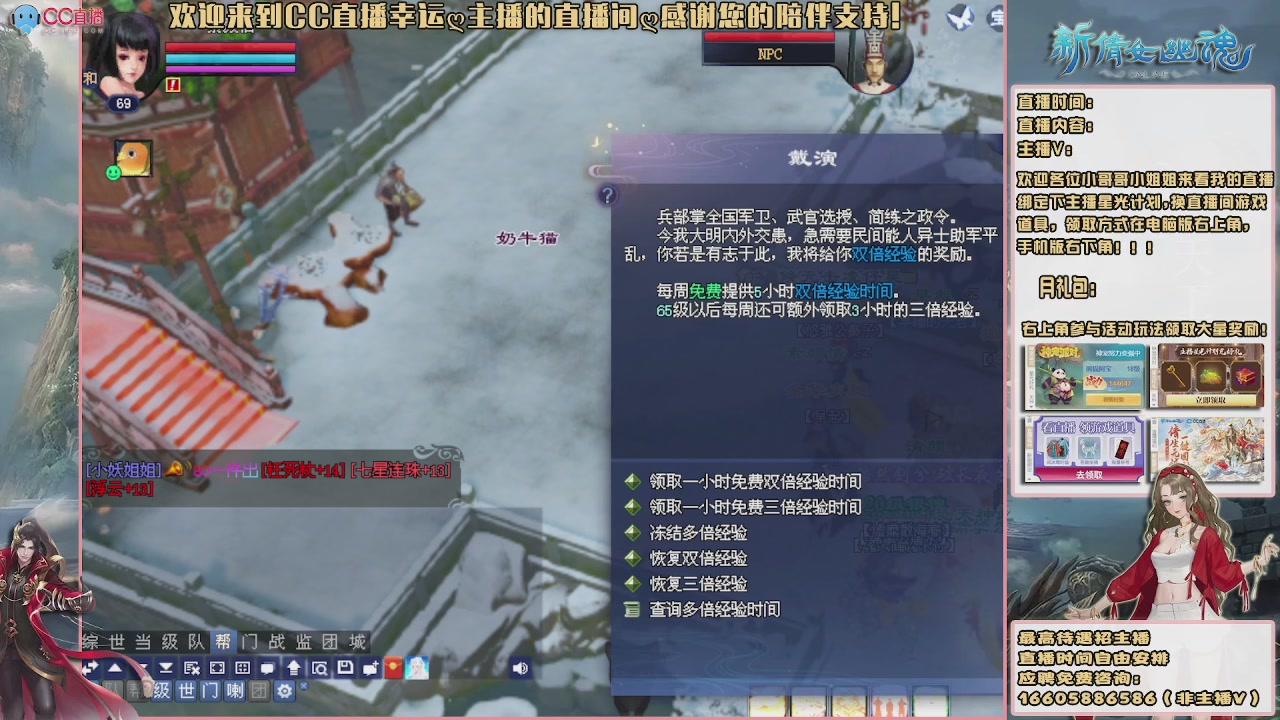
Task: Mute game sound with the speaker icon
Action: (x=519, y=669)
